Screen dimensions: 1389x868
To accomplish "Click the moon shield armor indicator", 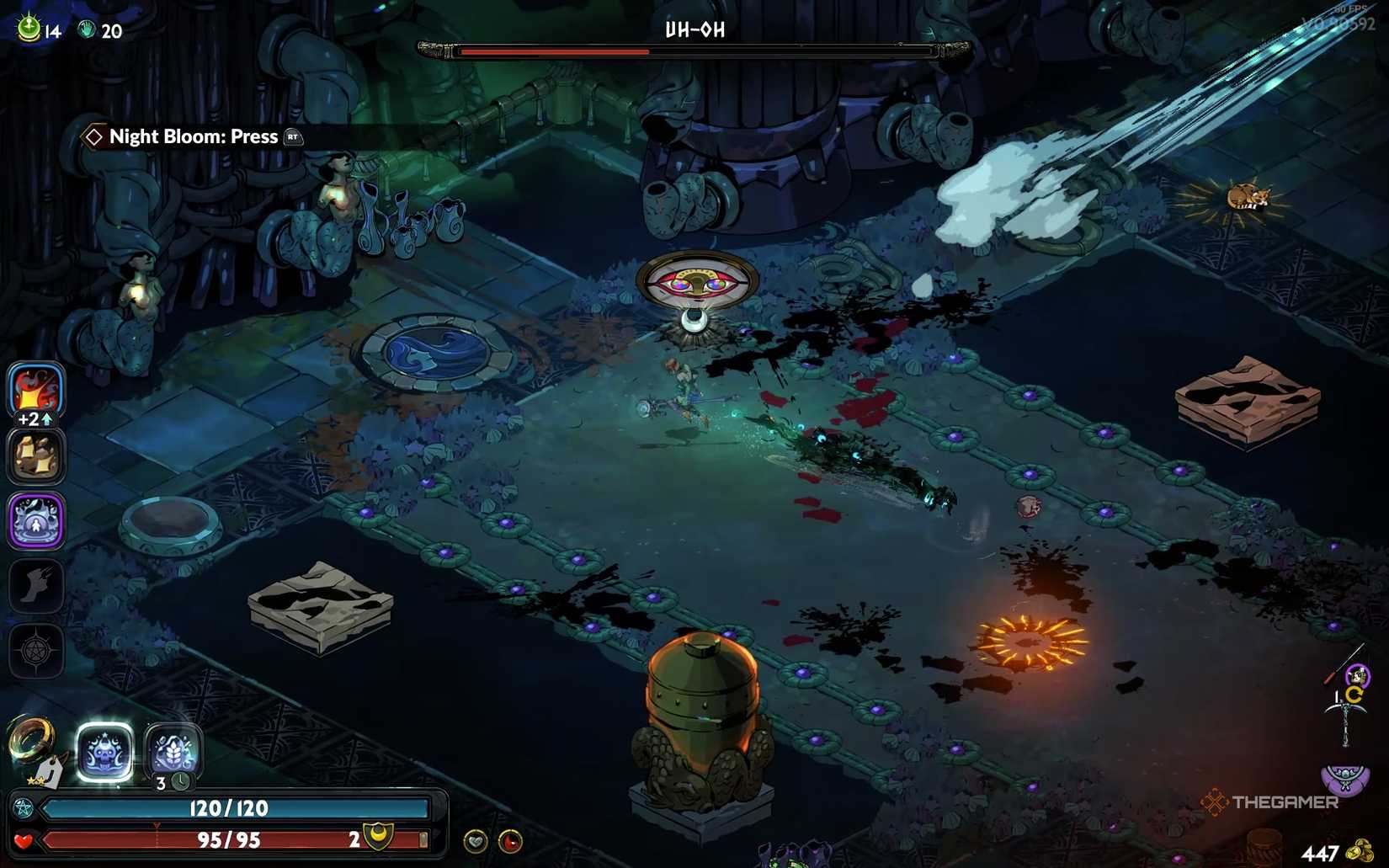I will coord(378,838).
